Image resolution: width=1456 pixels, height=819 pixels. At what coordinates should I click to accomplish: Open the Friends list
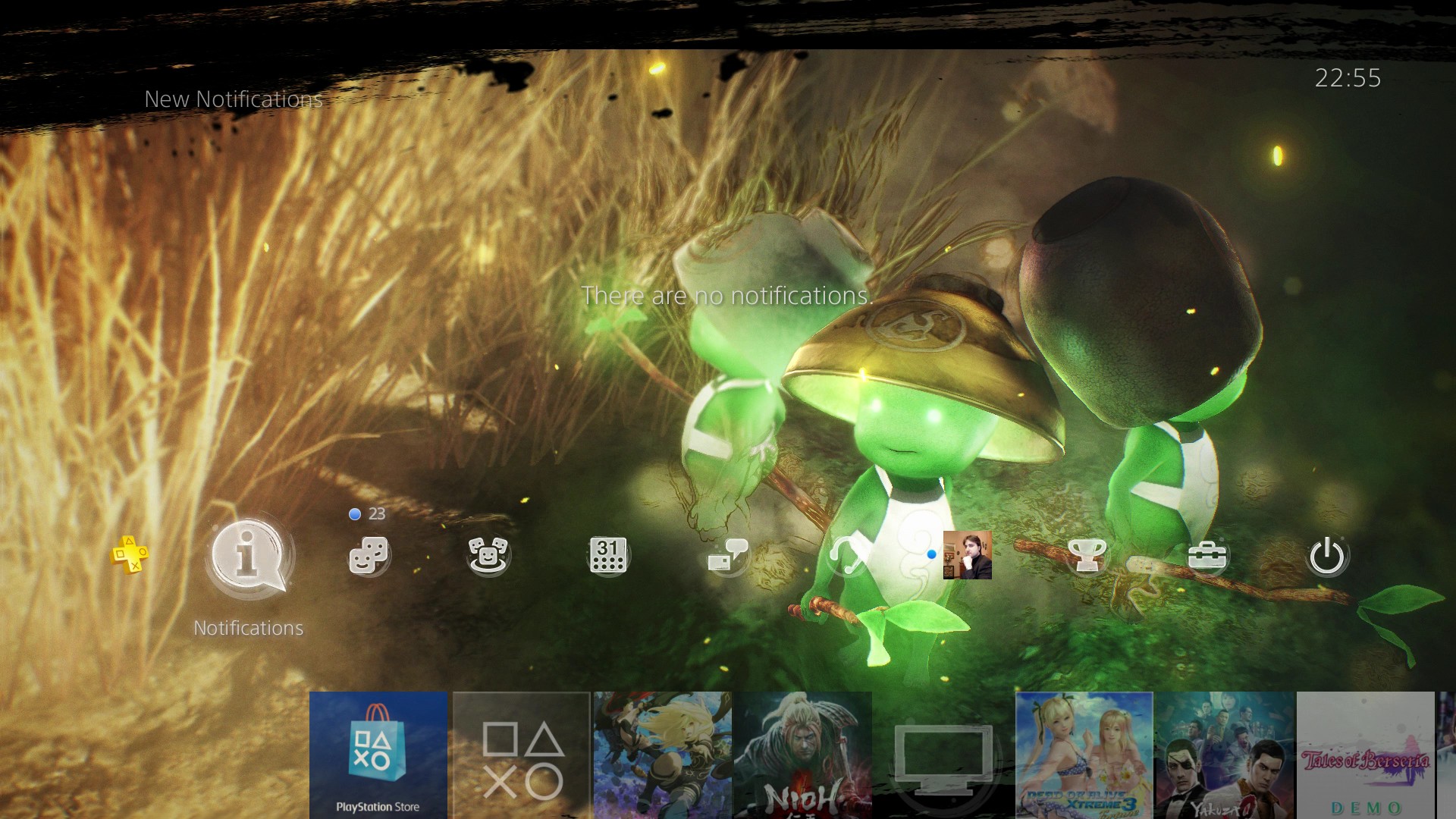click(x=370, y=556)
